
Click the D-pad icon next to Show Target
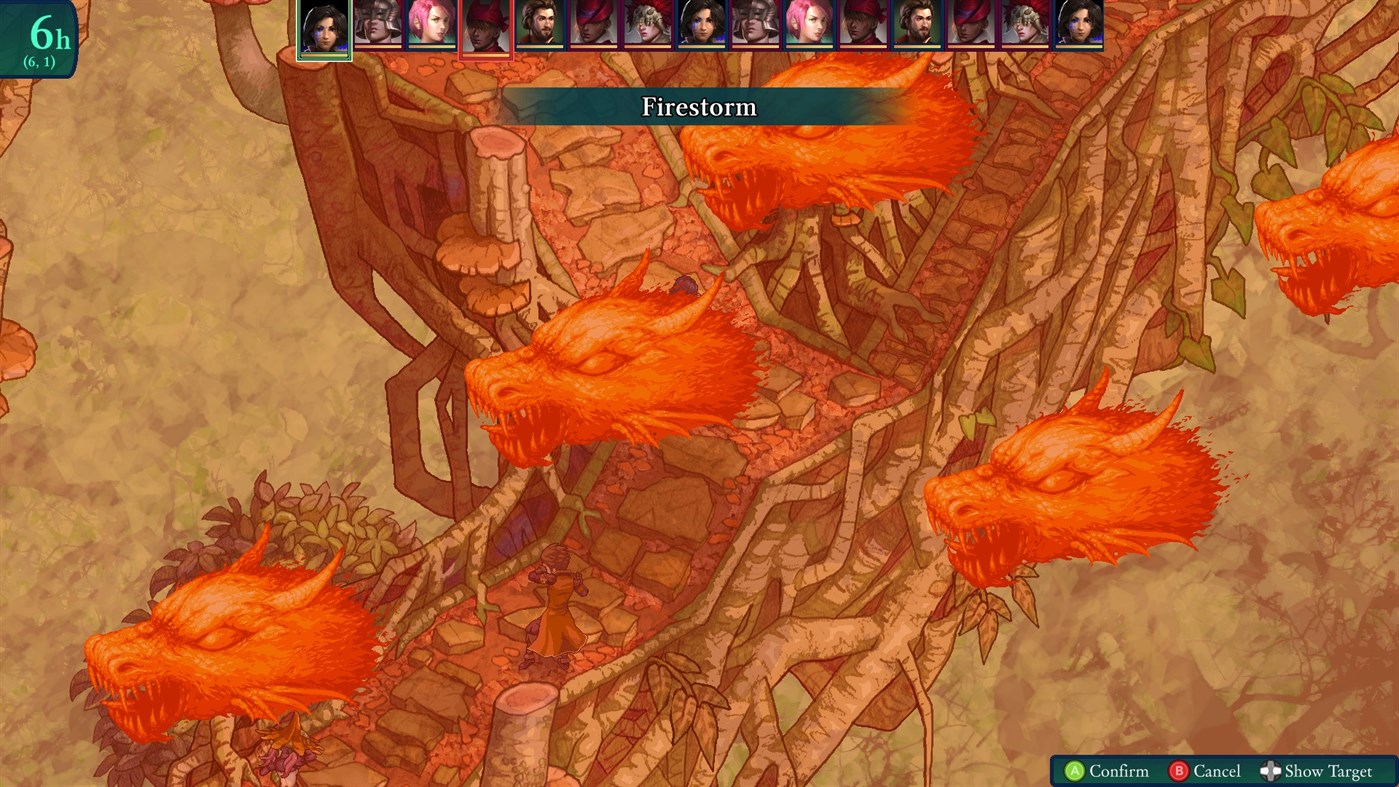pyautogui.click(x=1272, y=771)
